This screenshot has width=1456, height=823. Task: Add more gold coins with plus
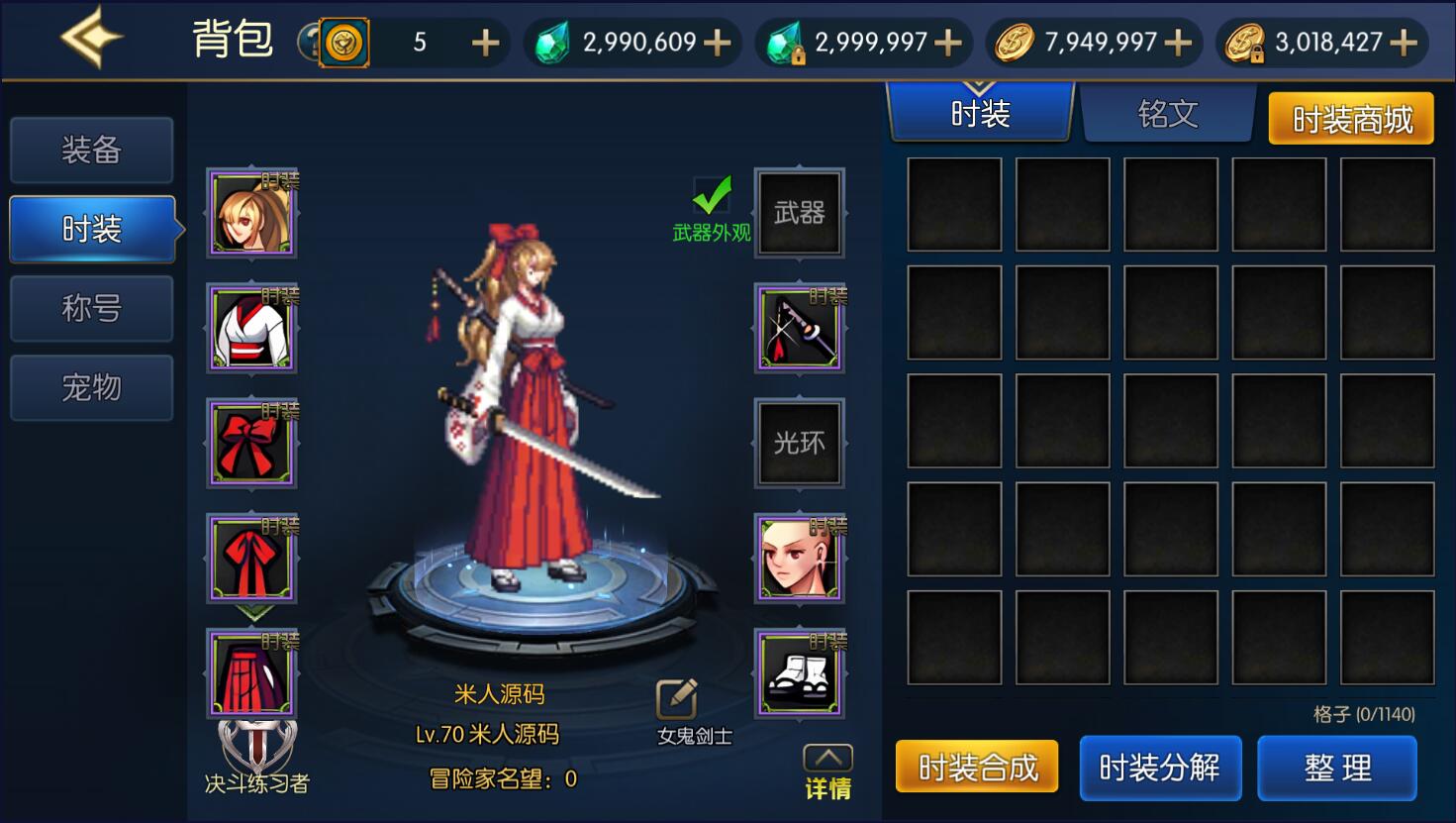[1178, 43]
